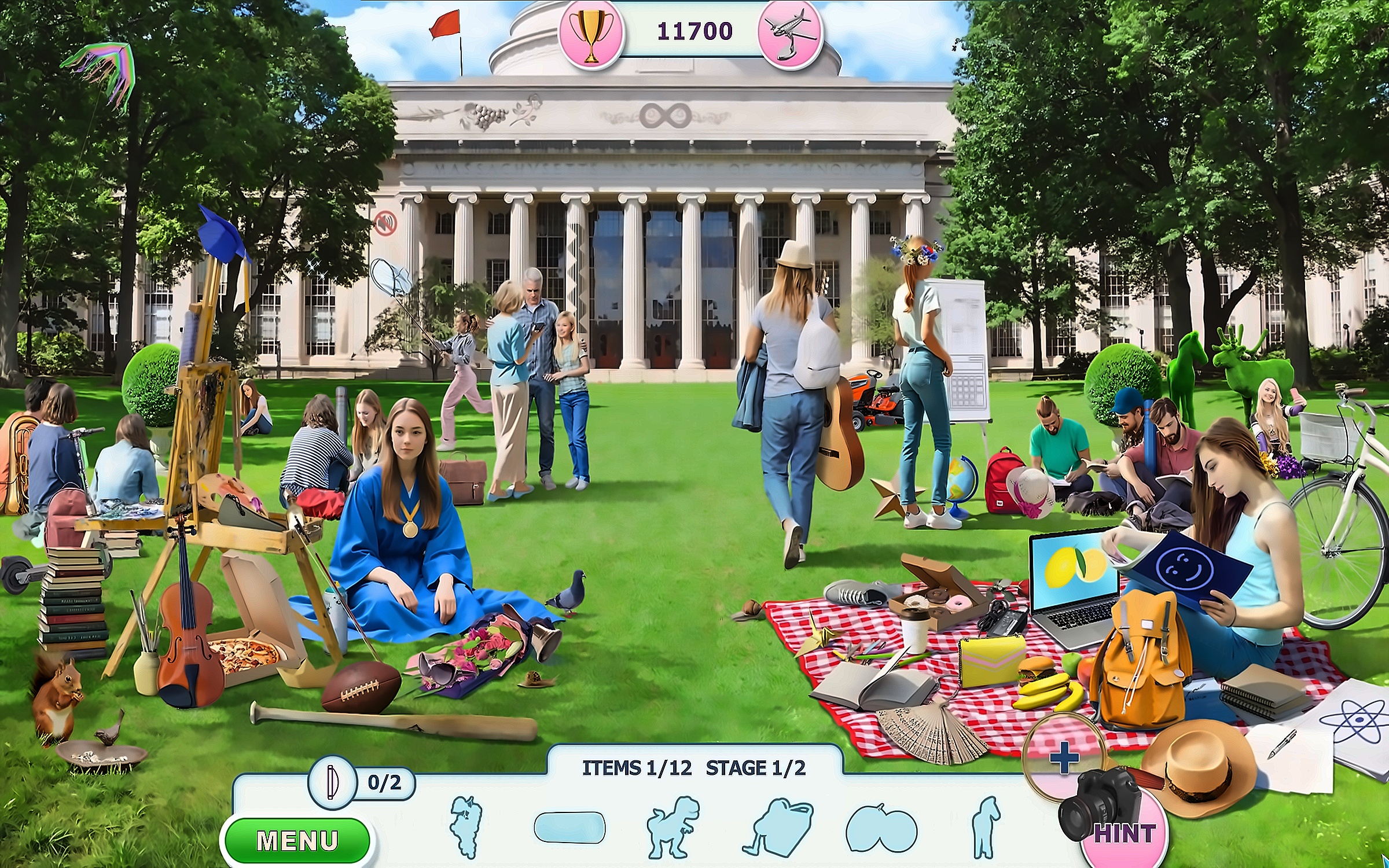Image resolution: width=1389 pixels, height=868 pixels.
Task: Pick the dinosaur silhouette in the item bar
Action: [x=673, y=826]
